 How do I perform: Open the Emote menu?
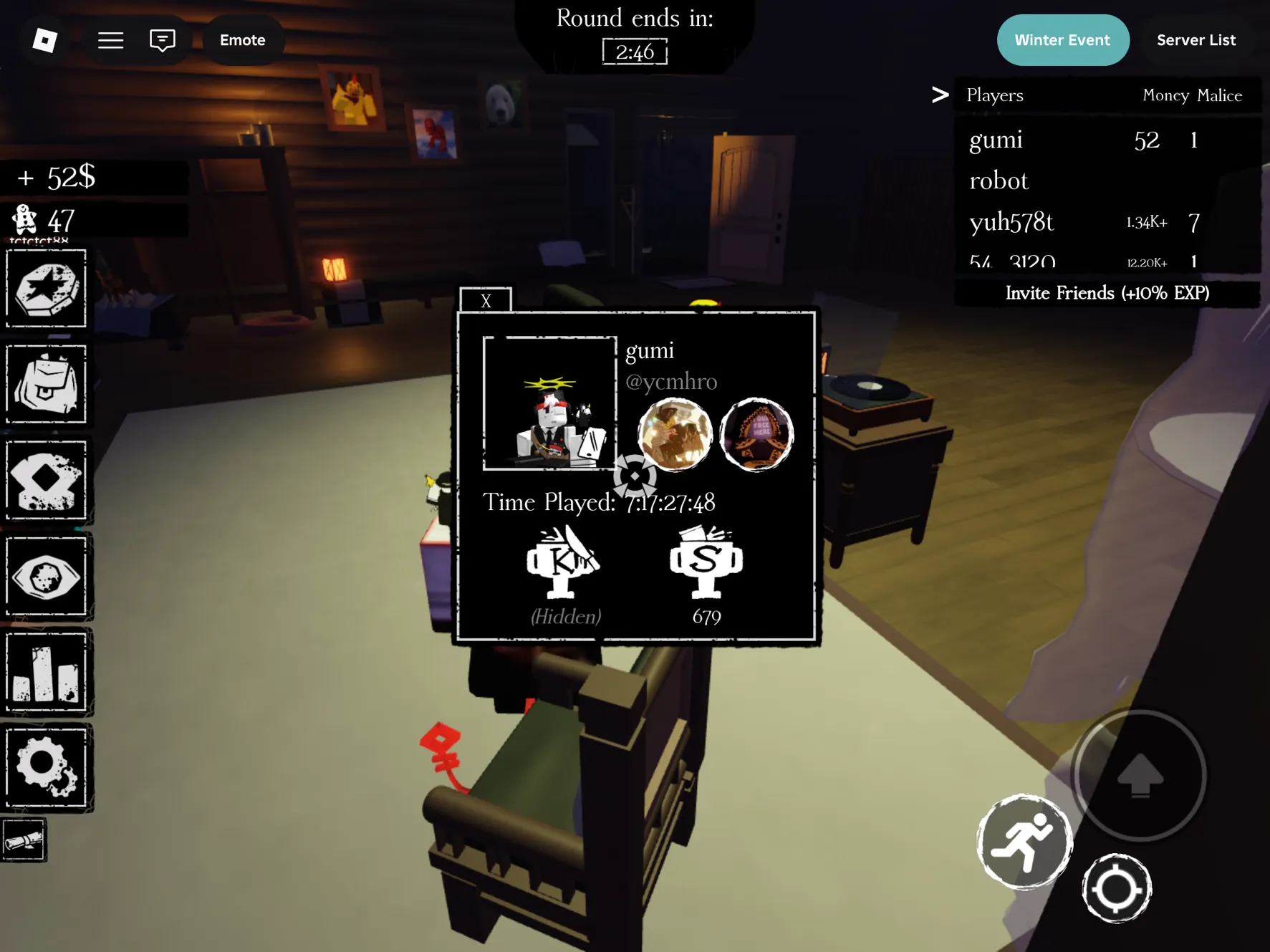tap(242, 40)
